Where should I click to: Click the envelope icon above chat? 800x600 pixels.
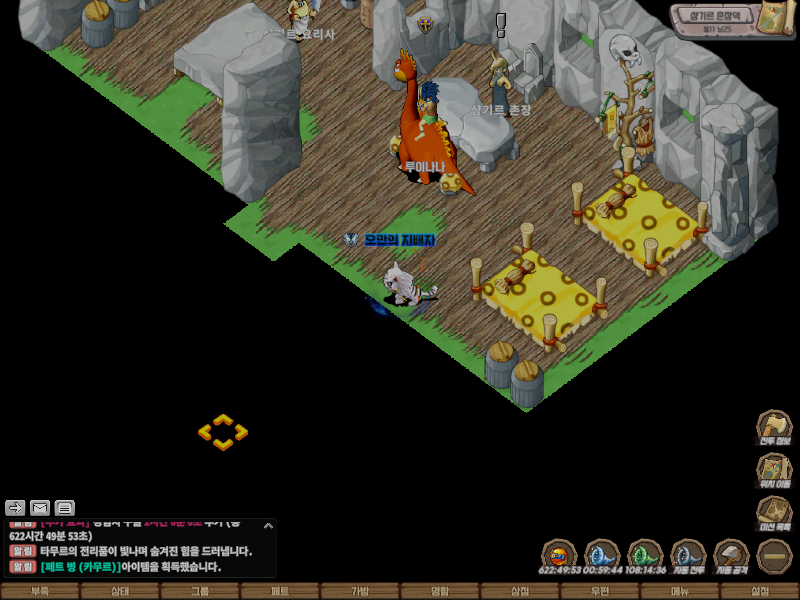coord(40,507)
